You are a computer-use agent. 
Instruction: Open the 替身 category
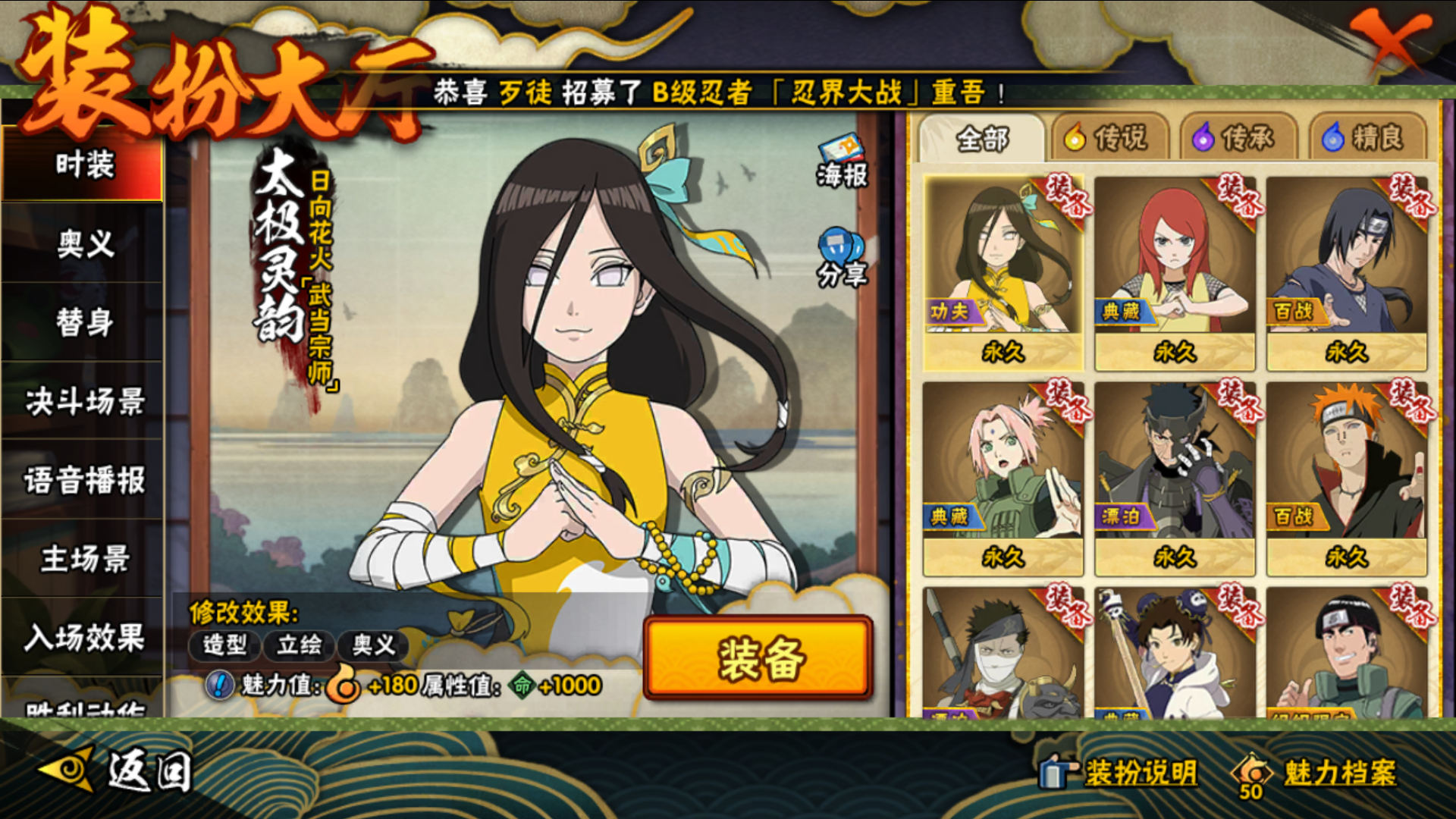(x=83, y=322)
